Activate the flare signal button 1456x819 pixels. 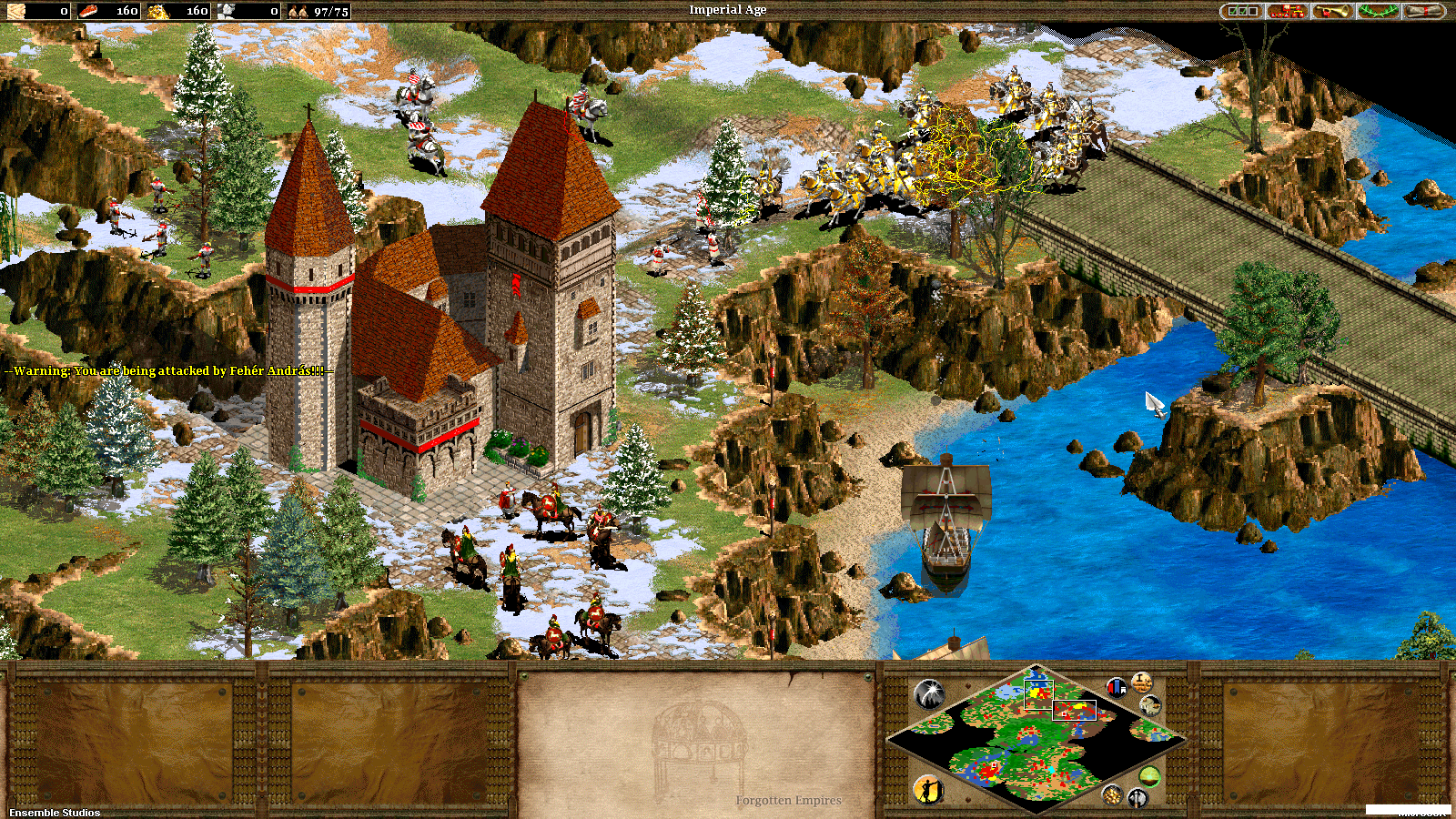click(930, 695)
